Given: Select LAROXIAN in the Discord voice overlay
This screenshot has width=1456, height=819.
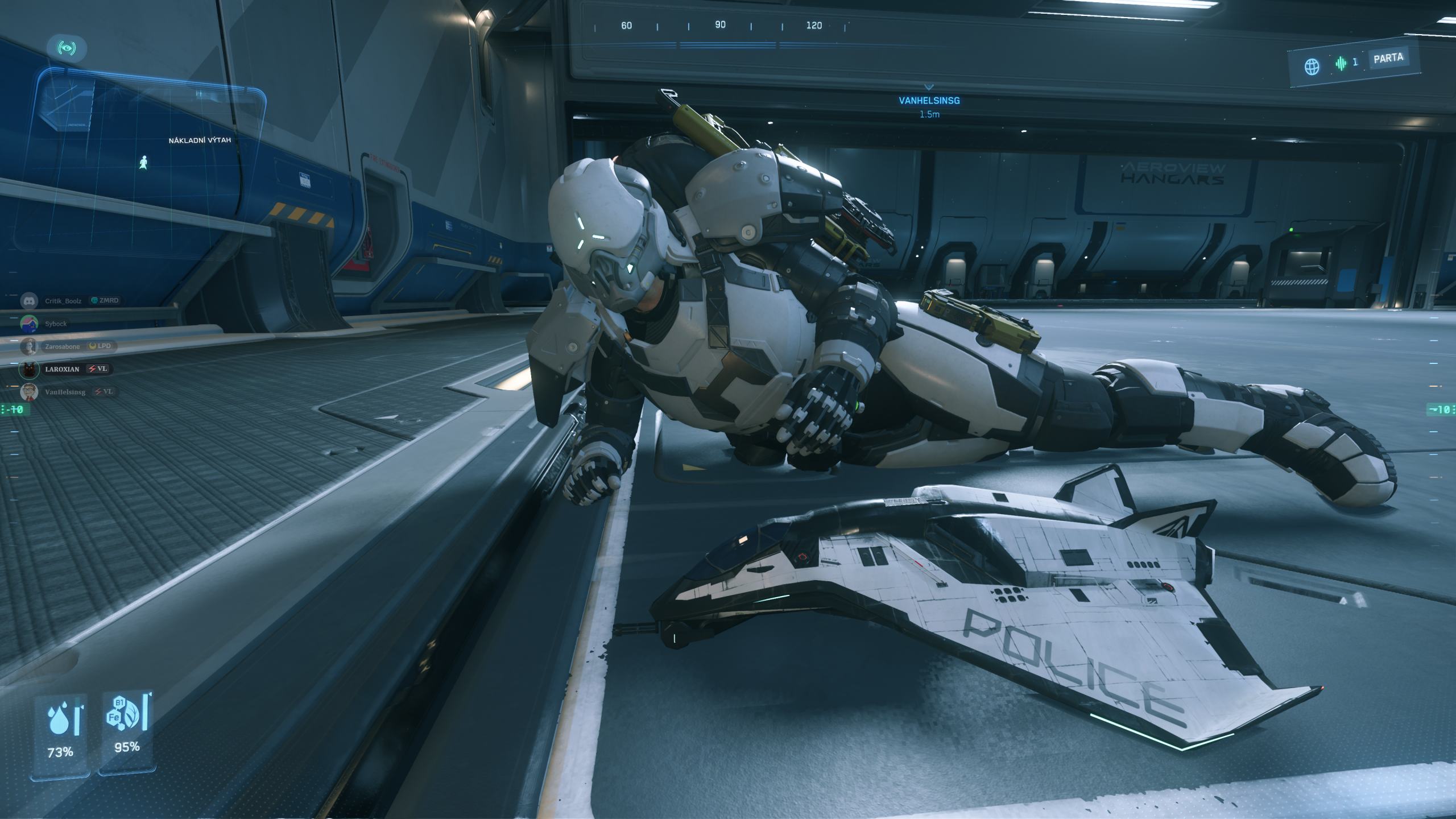Looking at the screenshot, I should pyautogui.click(x=62, y=369).
